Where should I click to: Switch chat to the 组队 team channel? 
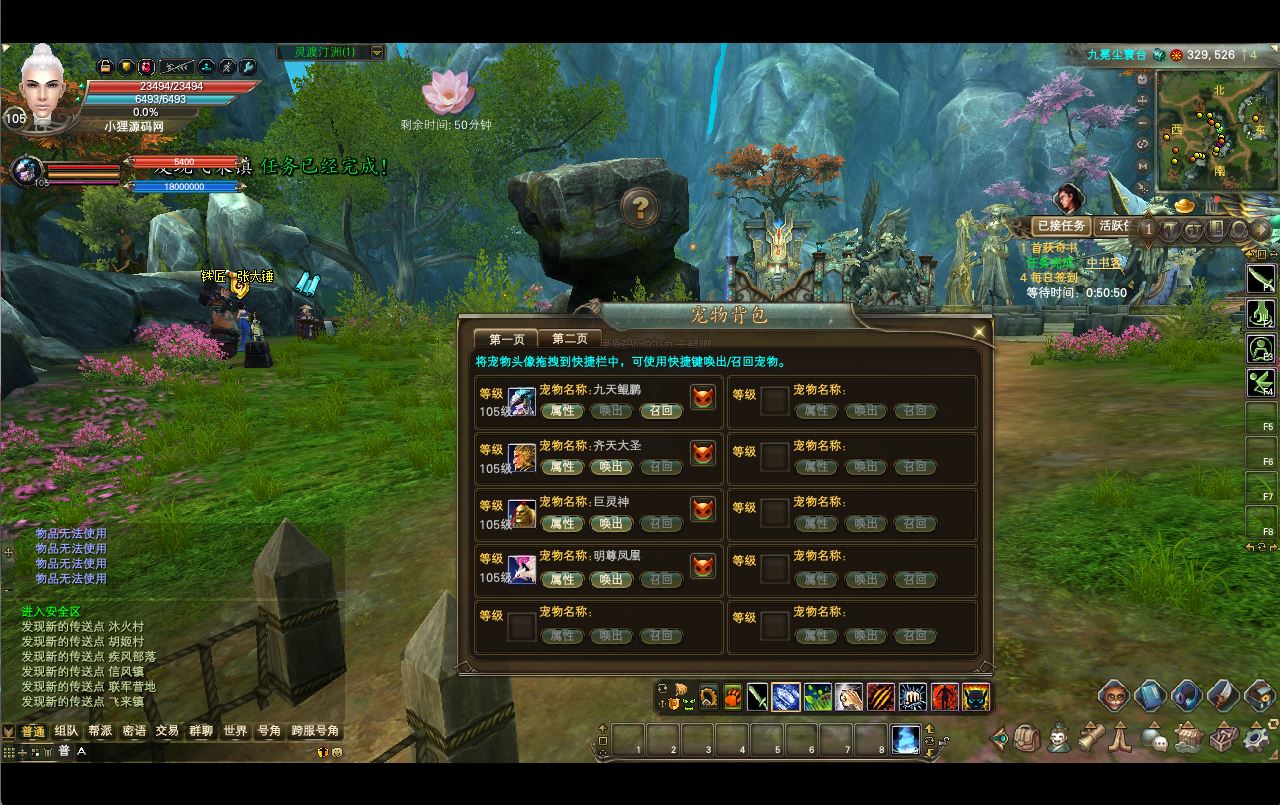click(66, 731)
